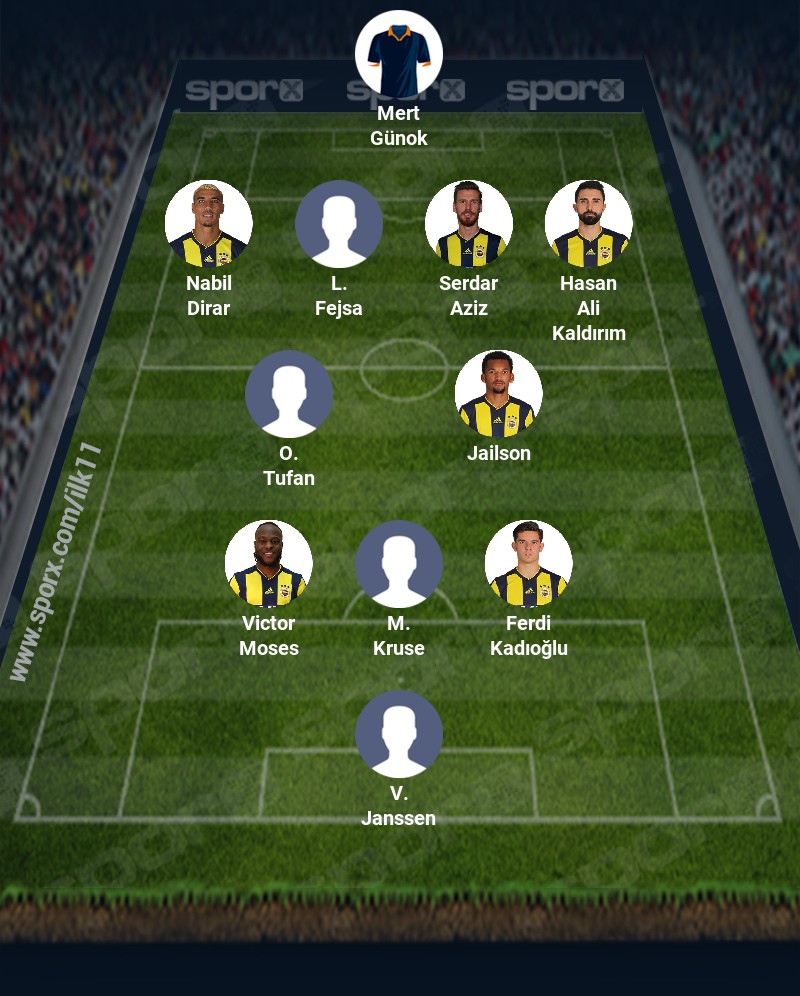Image resolution: width=800 pixels, height=996 pixels.
Task: Select L. Fejsa's placeholder avatar
Action: click(339, 224)
